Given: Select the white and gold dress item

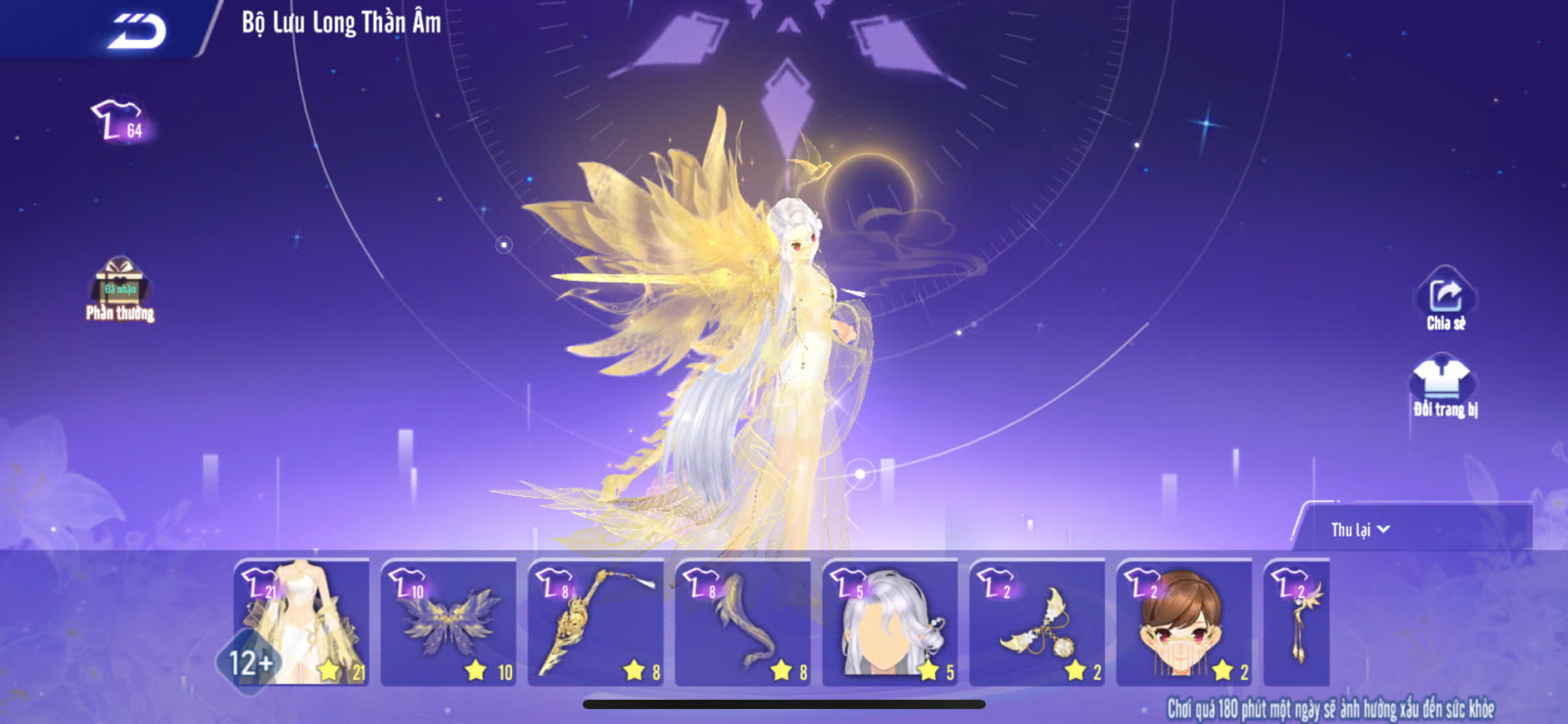Looking at the screenshot, I should click(x=302, y=622).
